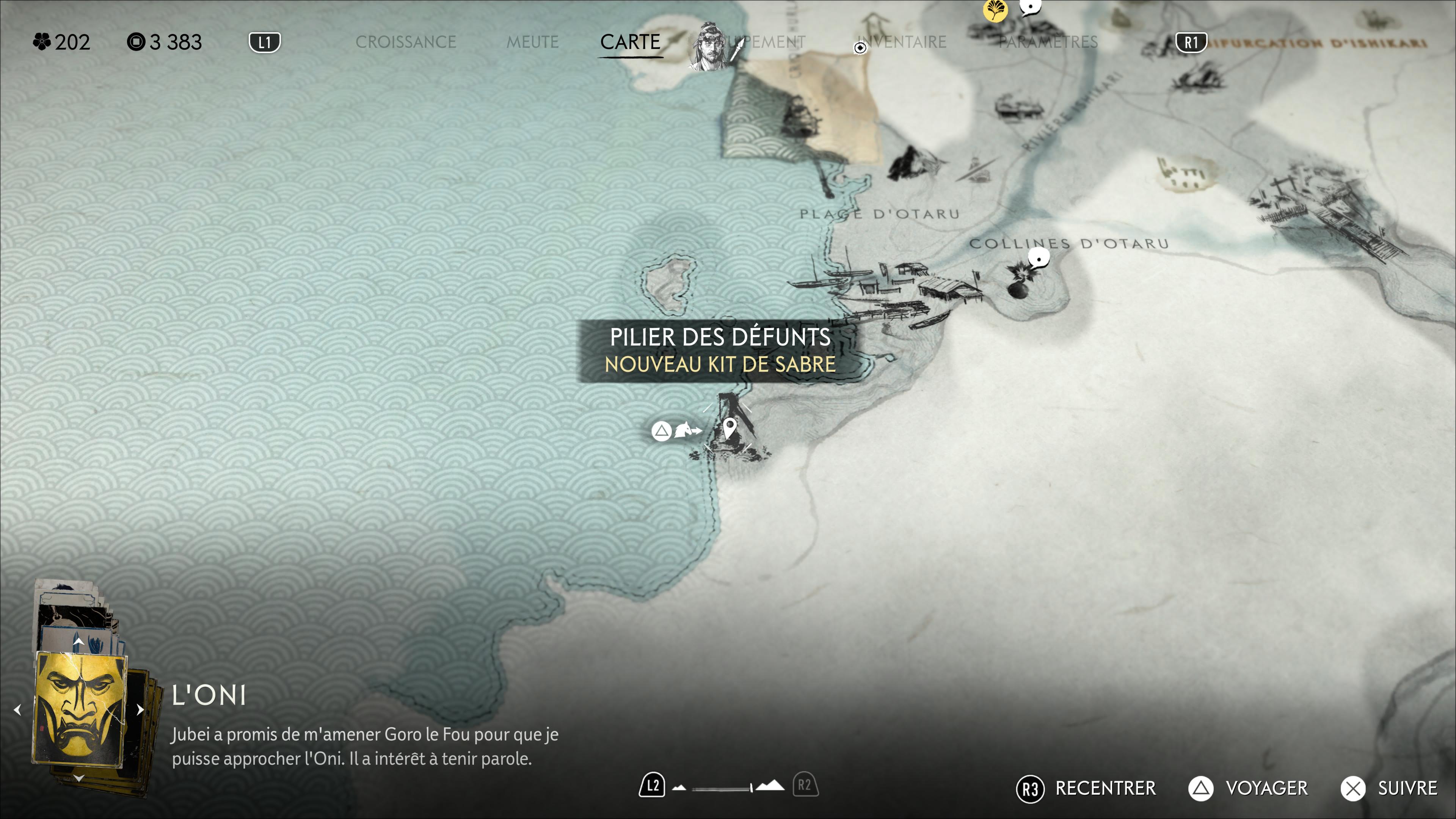Switch to the Croissance tab
The width and height of the screenshot is (1456, 819).
[x=405, y=42]
